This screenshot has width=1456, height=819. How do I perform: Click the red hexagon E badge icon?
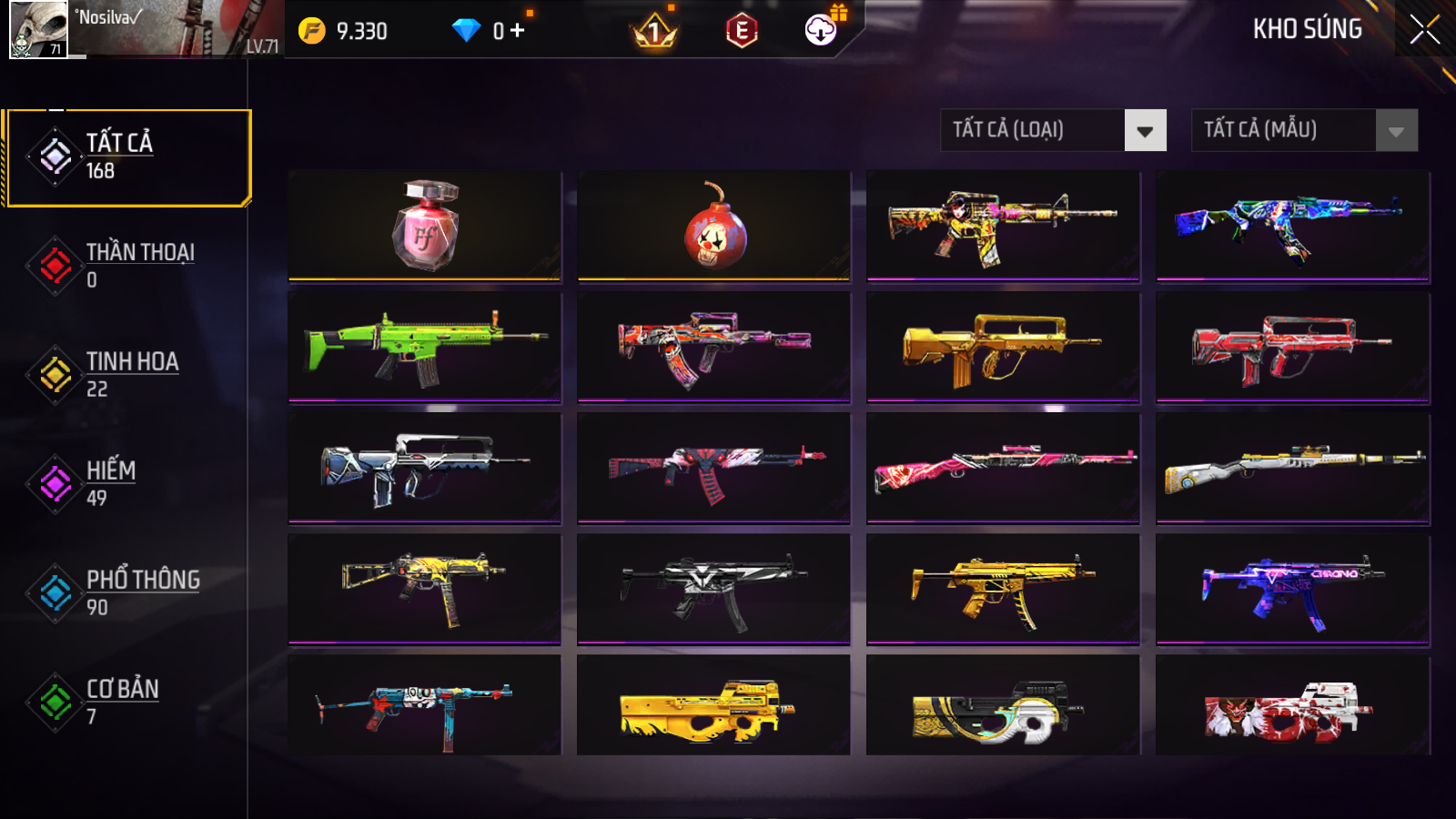pos(742,31)
